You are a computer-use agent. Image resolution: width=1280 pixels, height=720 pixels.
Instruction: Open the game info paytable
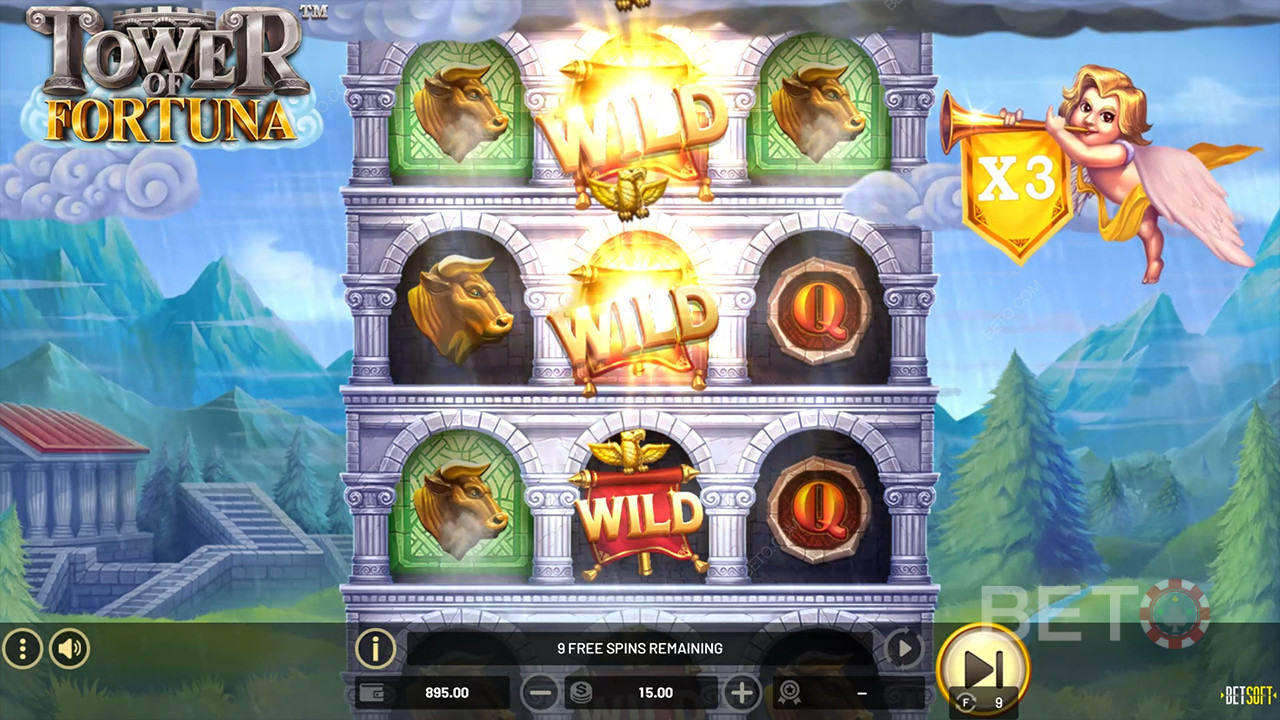click(x=376, y=649)
